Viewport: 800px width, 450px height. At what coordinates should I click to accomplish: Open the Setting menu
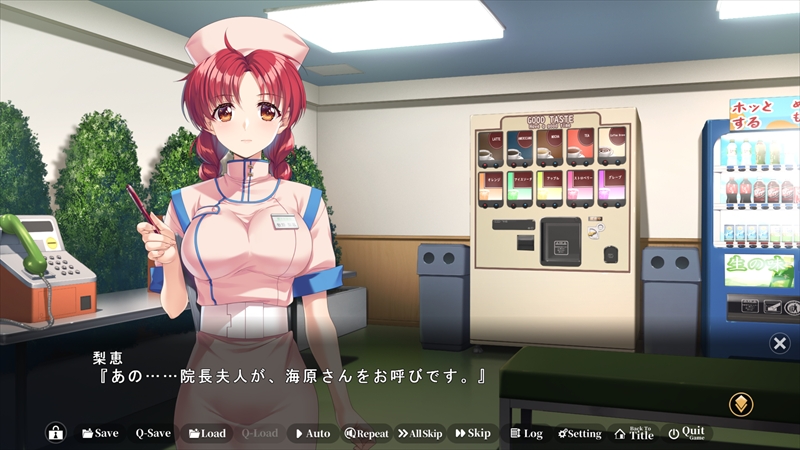click(580, 433)
